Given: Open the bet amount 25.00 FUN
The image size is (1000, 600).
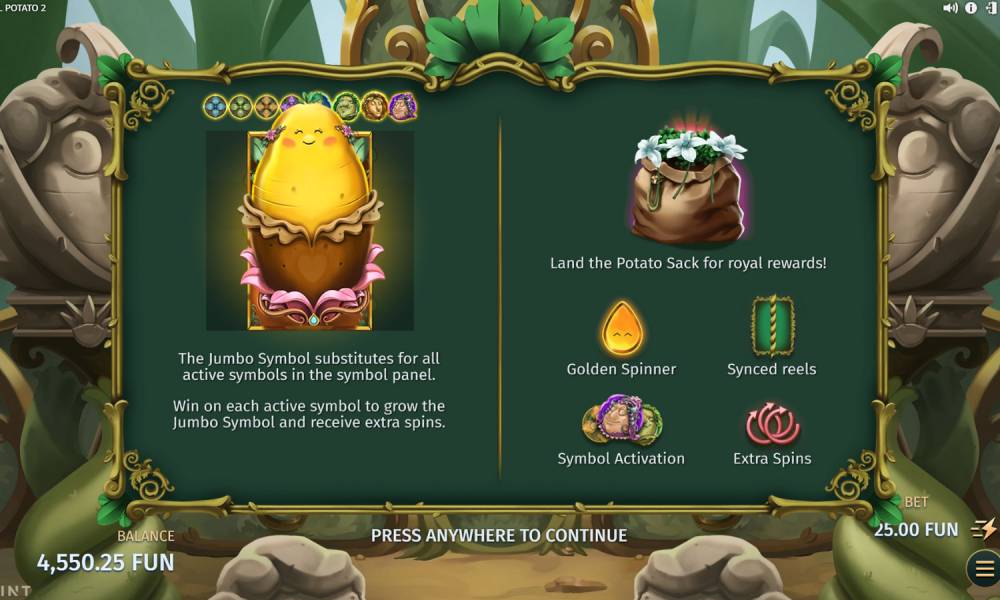Looking at the screenshot, I should tap(915, 529).
